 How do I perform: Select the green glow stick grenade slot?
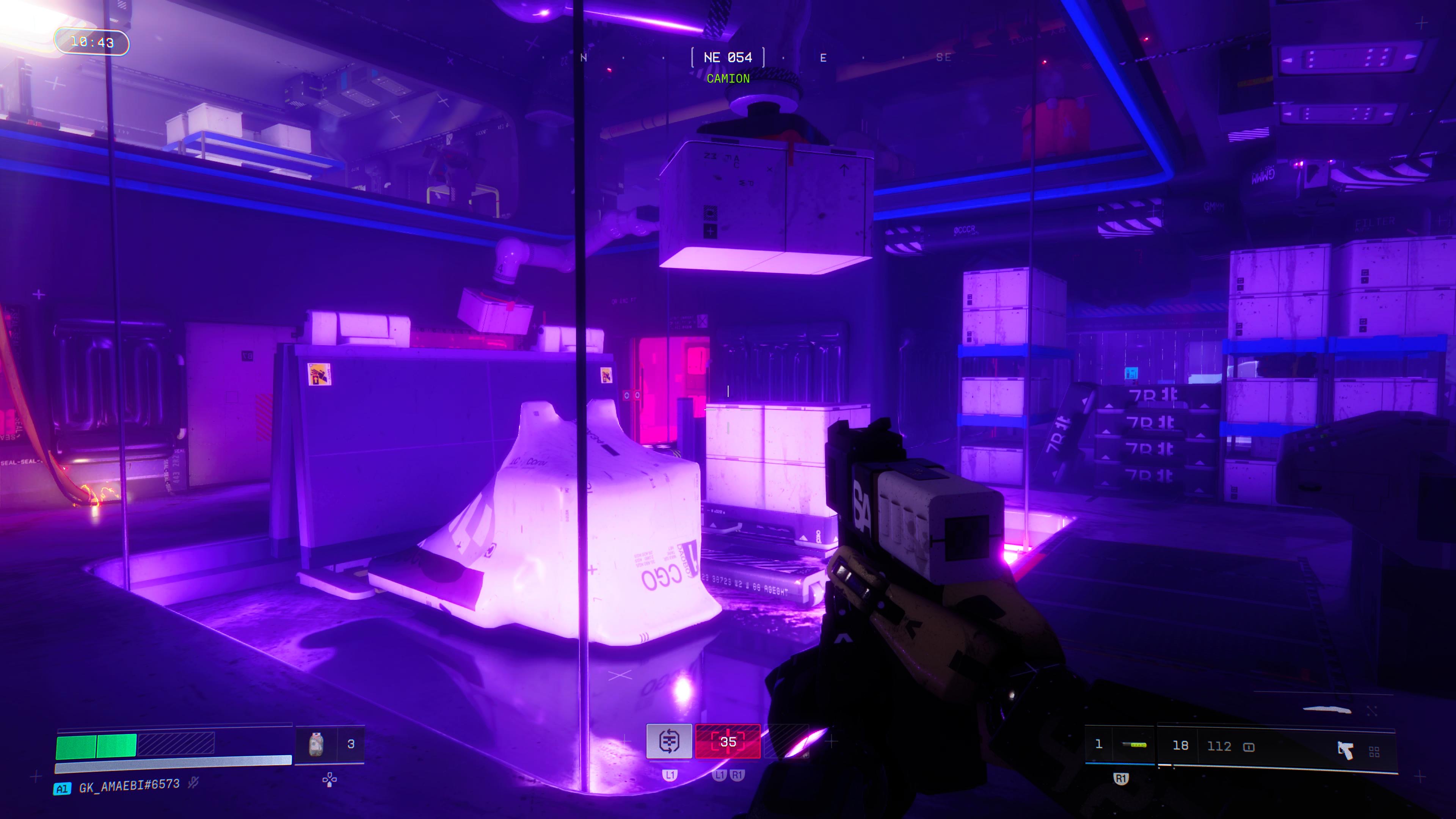click(1134, 745)
